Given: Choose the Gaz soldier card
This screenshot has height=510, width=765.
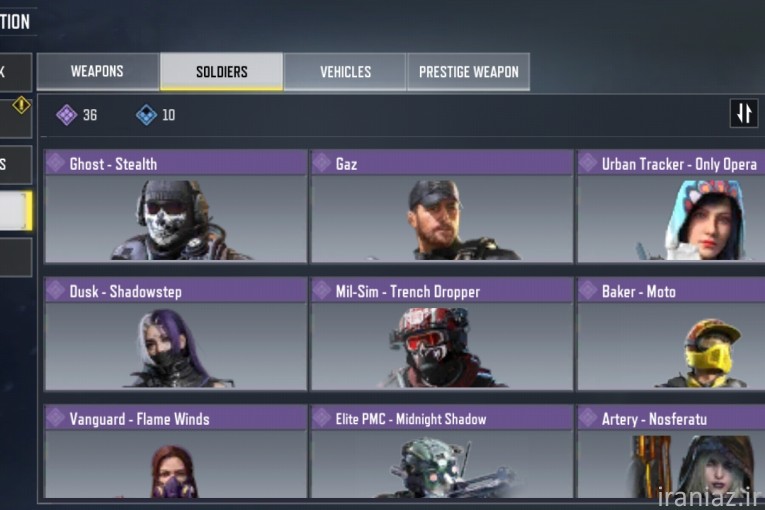Looking at the screenshot, I should pos(441,206).
